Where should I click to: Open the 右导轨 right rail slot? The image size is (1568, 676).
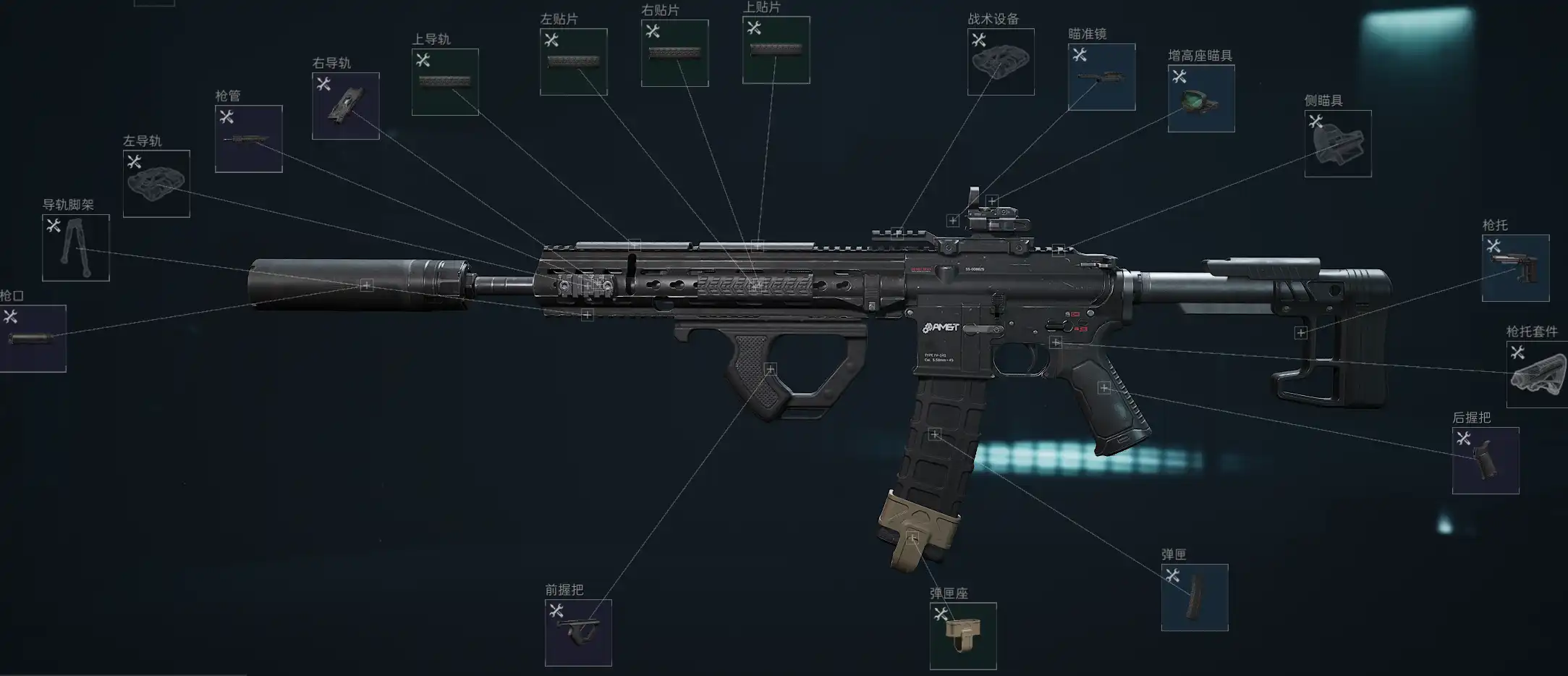[345, 106]
